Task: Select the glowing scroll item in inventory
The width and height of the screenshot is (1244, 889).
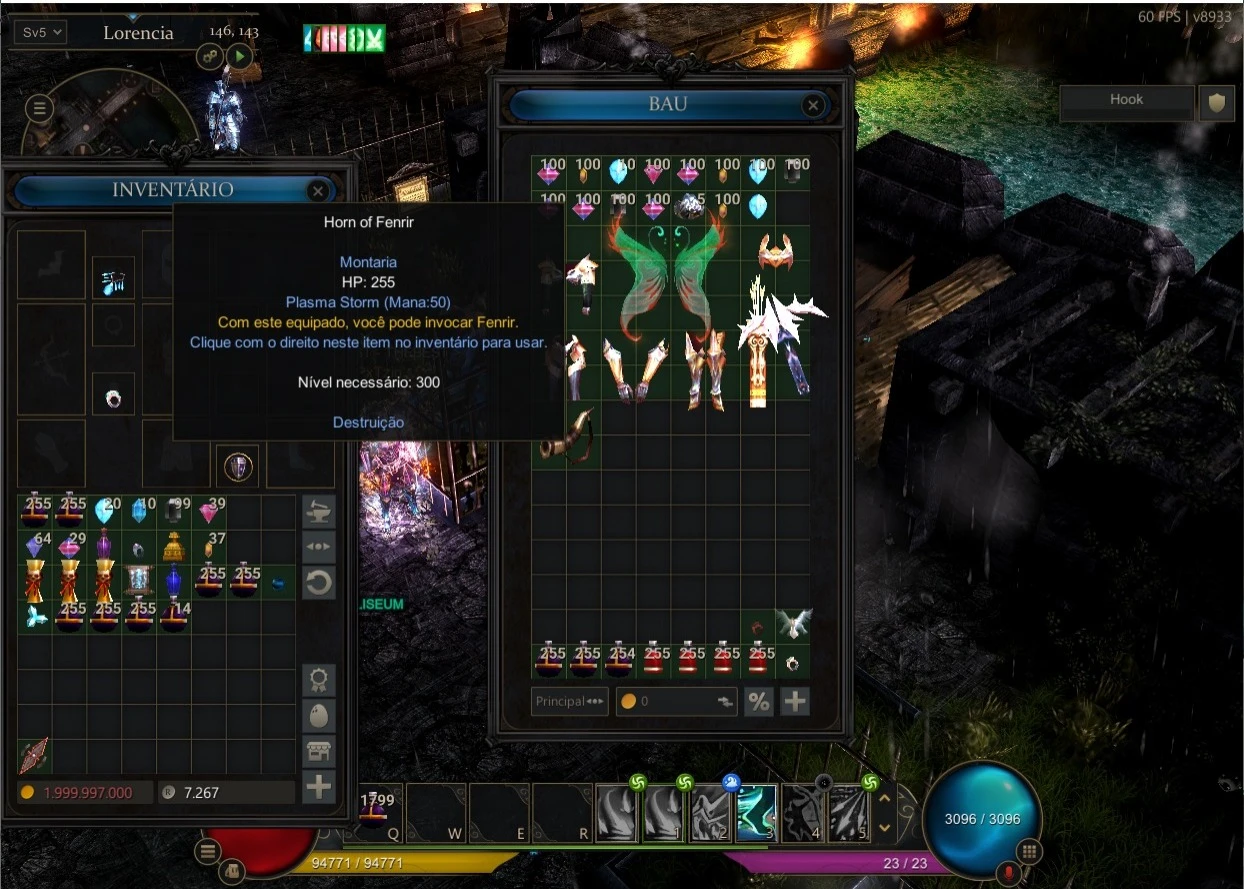Action: tap(139, 580)
